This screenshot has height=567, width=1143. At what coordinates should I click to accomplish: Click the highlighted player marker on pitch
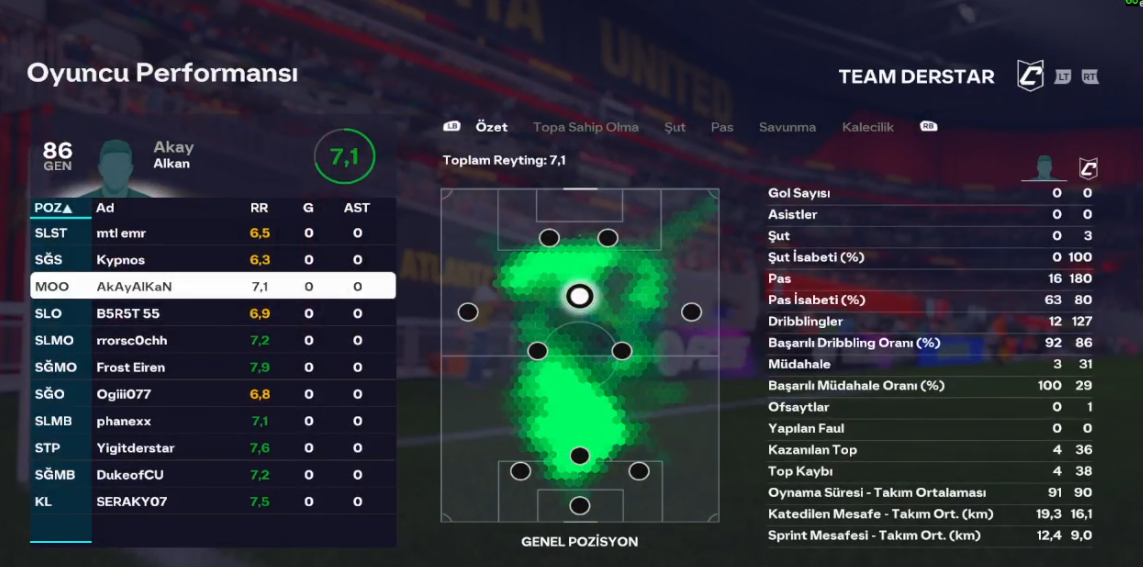pyautogui.click(x=579, y=296)
